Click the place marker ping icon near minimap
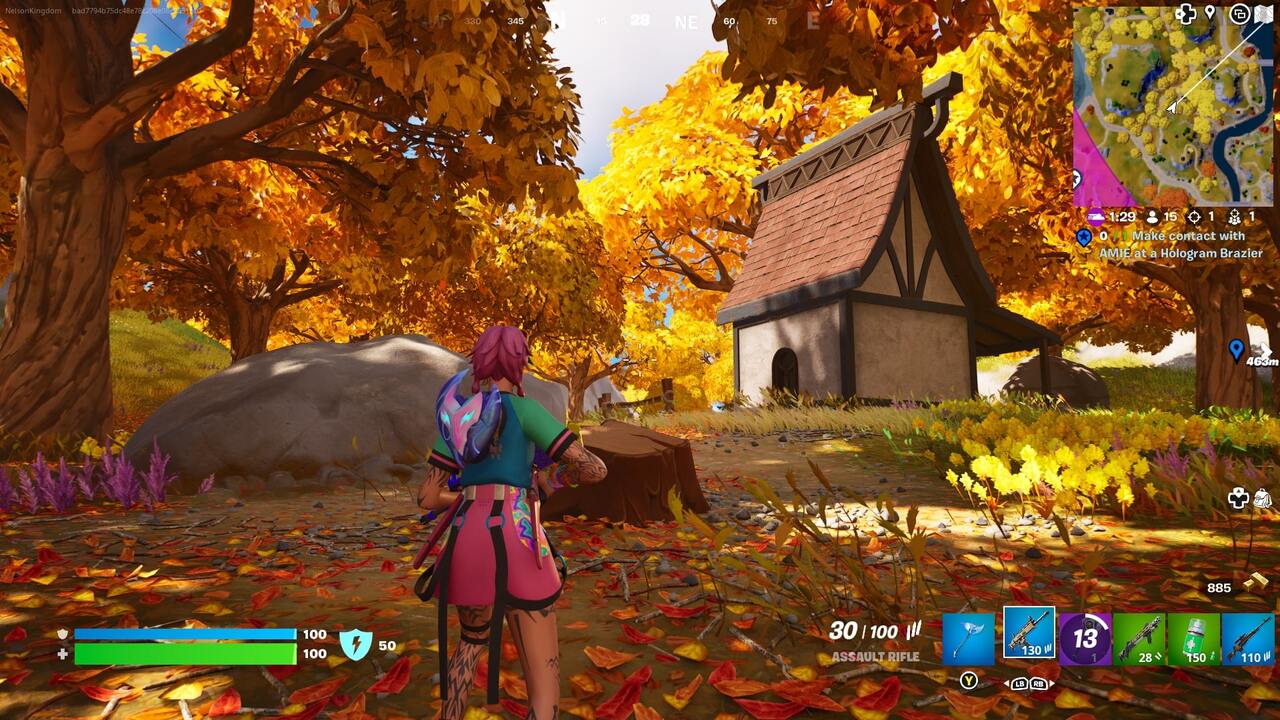Screen dimensions: 1280x720 (1210, 12)
